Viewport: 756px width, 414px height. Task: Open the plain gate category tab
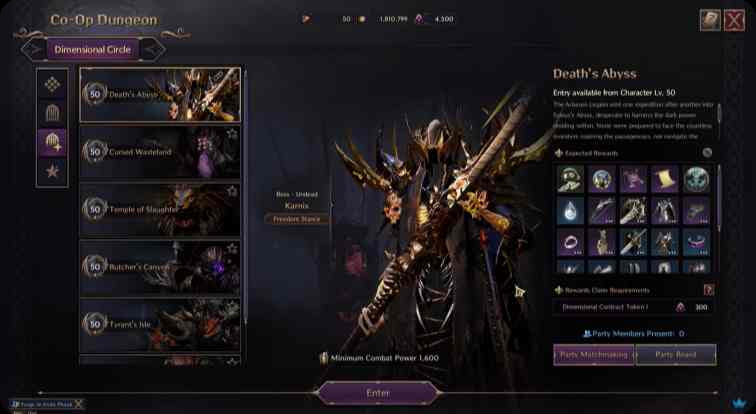52,113
